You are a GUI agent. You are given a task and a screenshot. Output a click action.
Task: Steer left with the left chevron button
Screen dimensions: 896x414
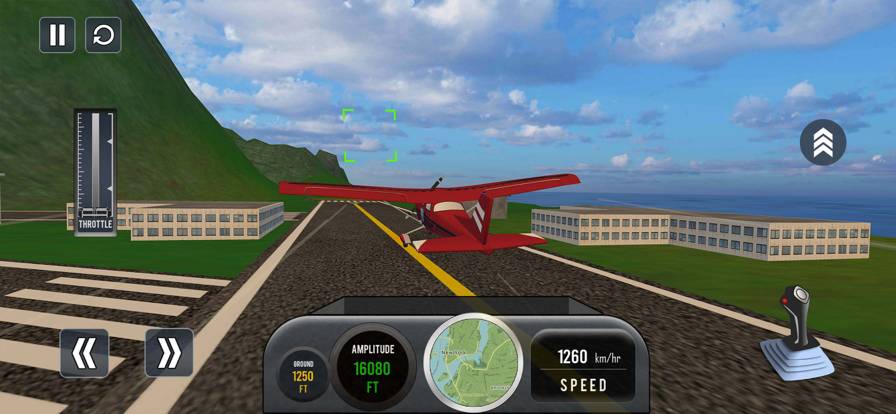(x=84, y=352)
